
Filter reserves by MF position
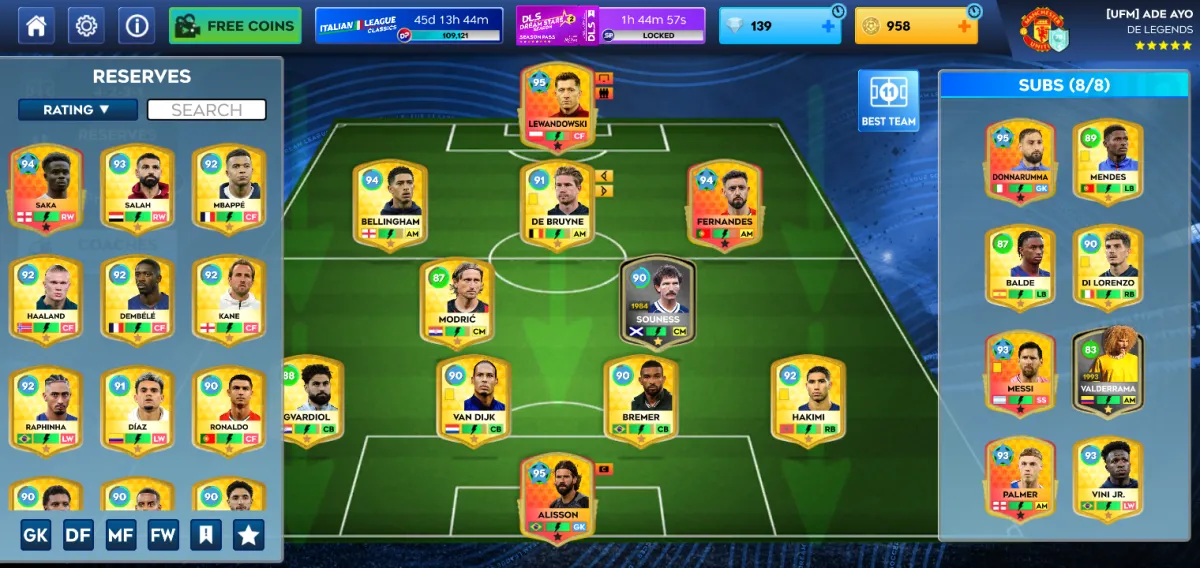[x=121, y=535]
